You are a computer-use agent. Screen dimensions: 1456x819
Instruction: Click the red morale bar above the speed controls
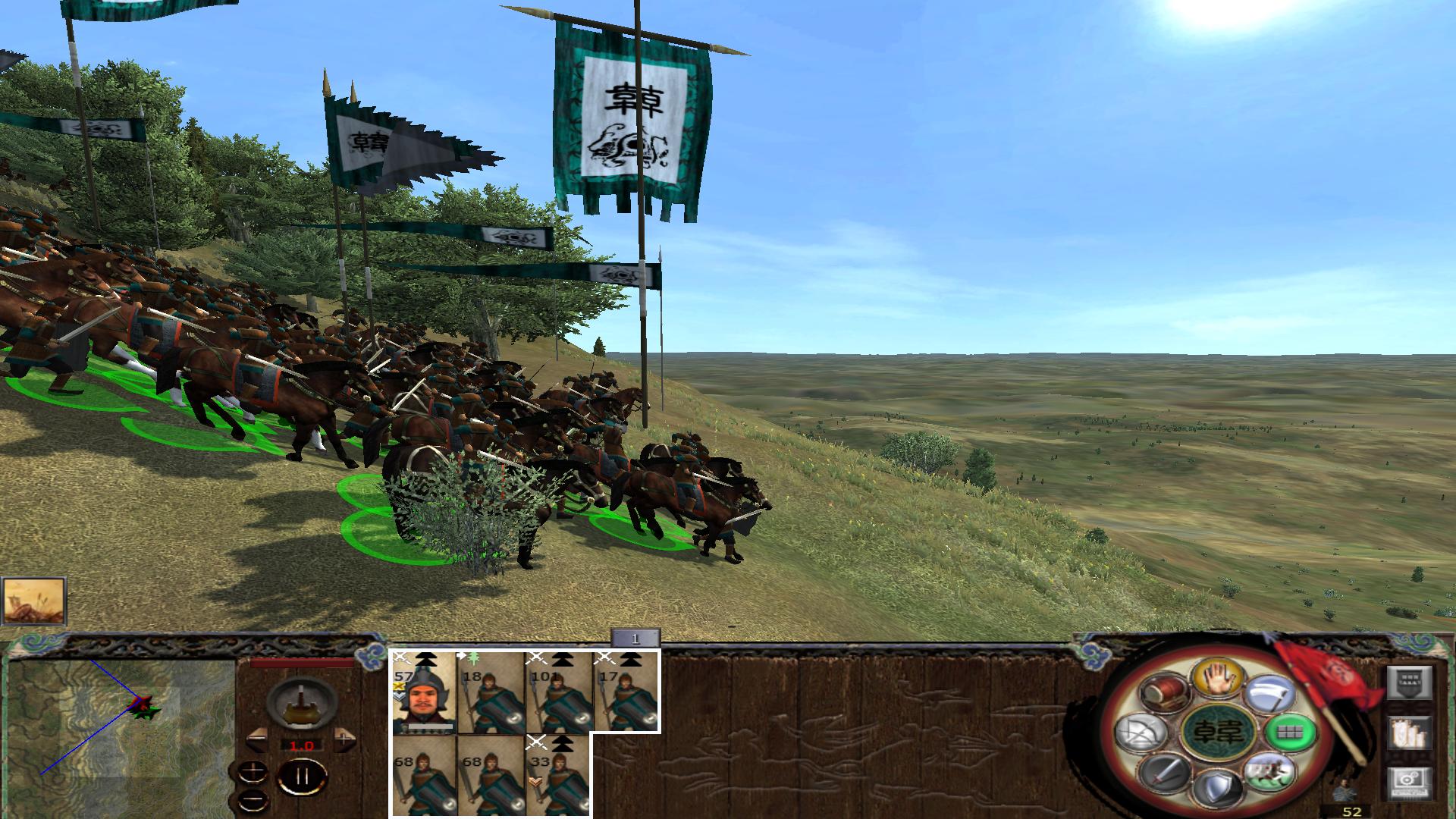click(x=302, y=663)
